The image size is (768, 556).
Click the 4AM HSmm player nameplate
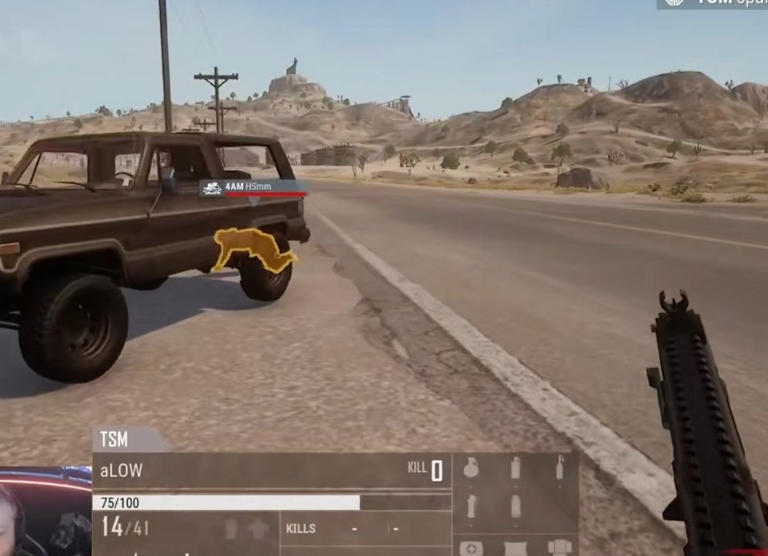click(251, 187)
